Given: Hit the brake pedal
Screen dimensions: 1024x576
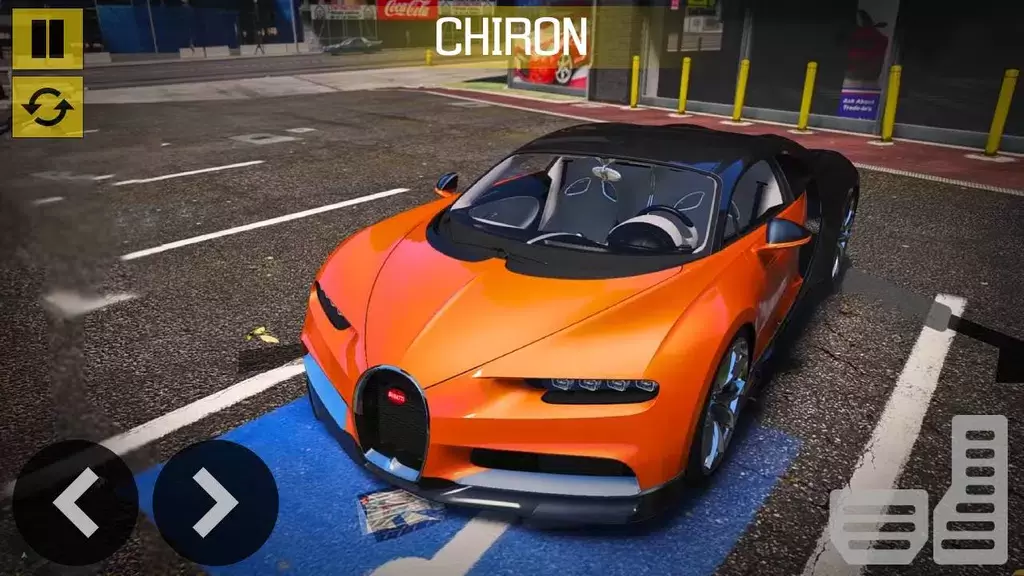Looking at the screenshot, I should [879, 526].
